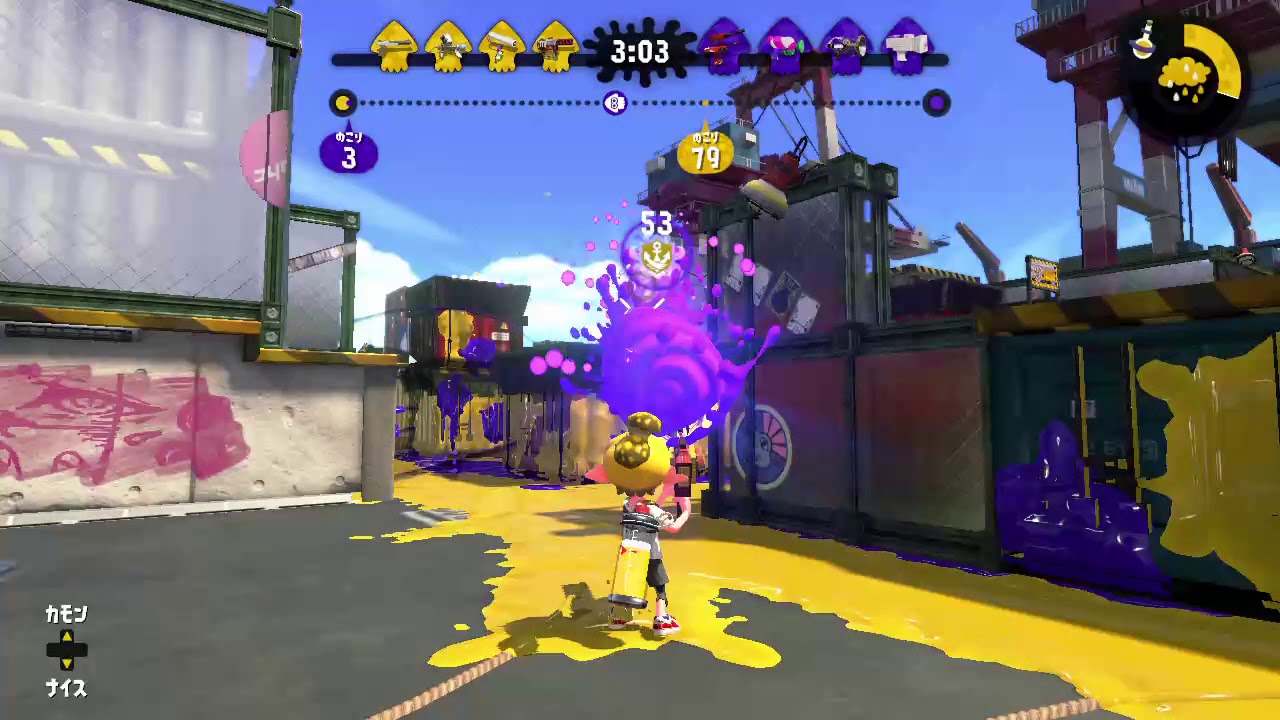The height and width of the screenshot is (720, 1280).
Task: Expand the purple のこり 3 counter badge
Action: click(x=349, y=152)
